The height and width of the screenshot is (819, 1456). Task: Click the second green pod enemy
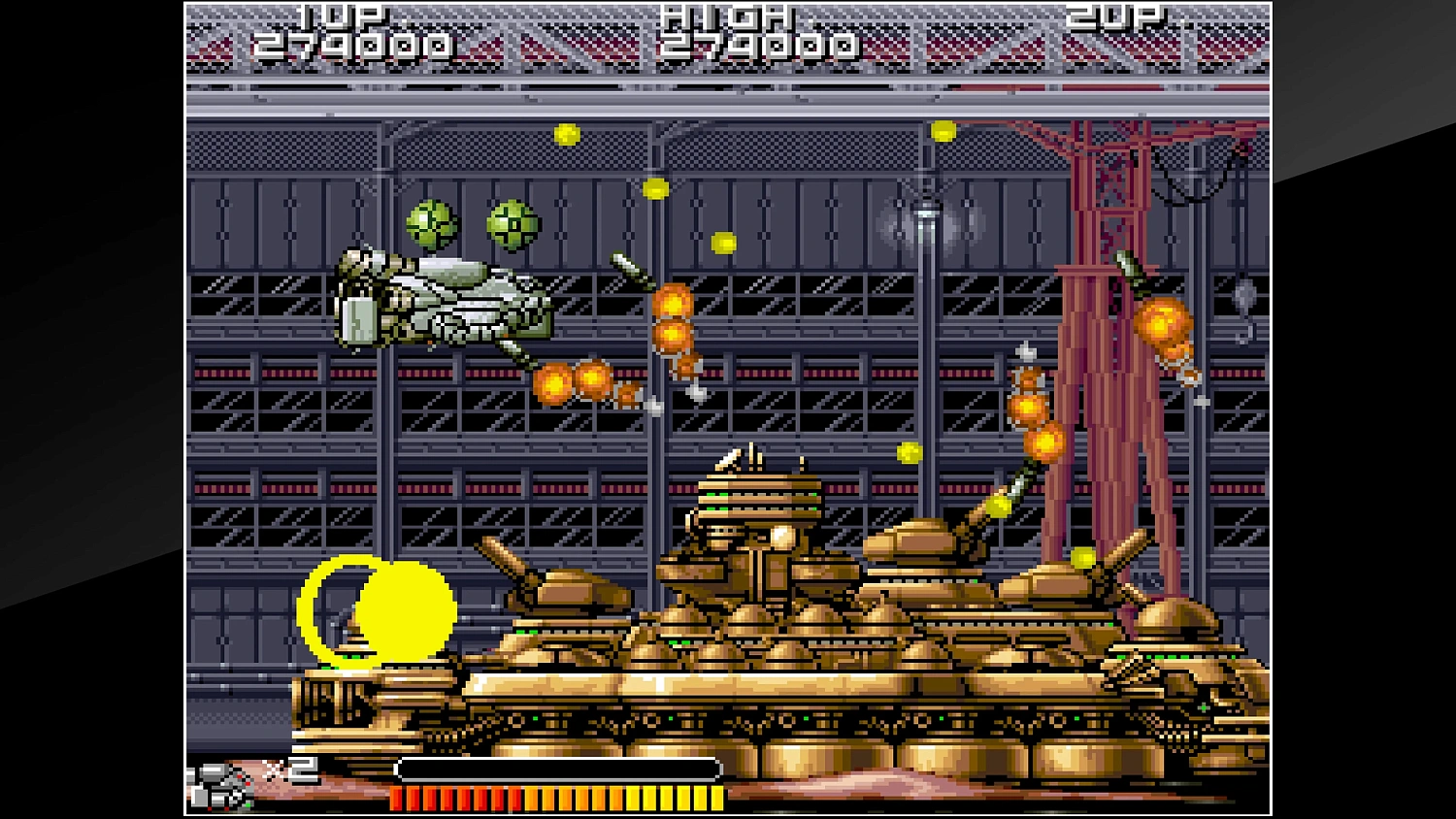512,225
